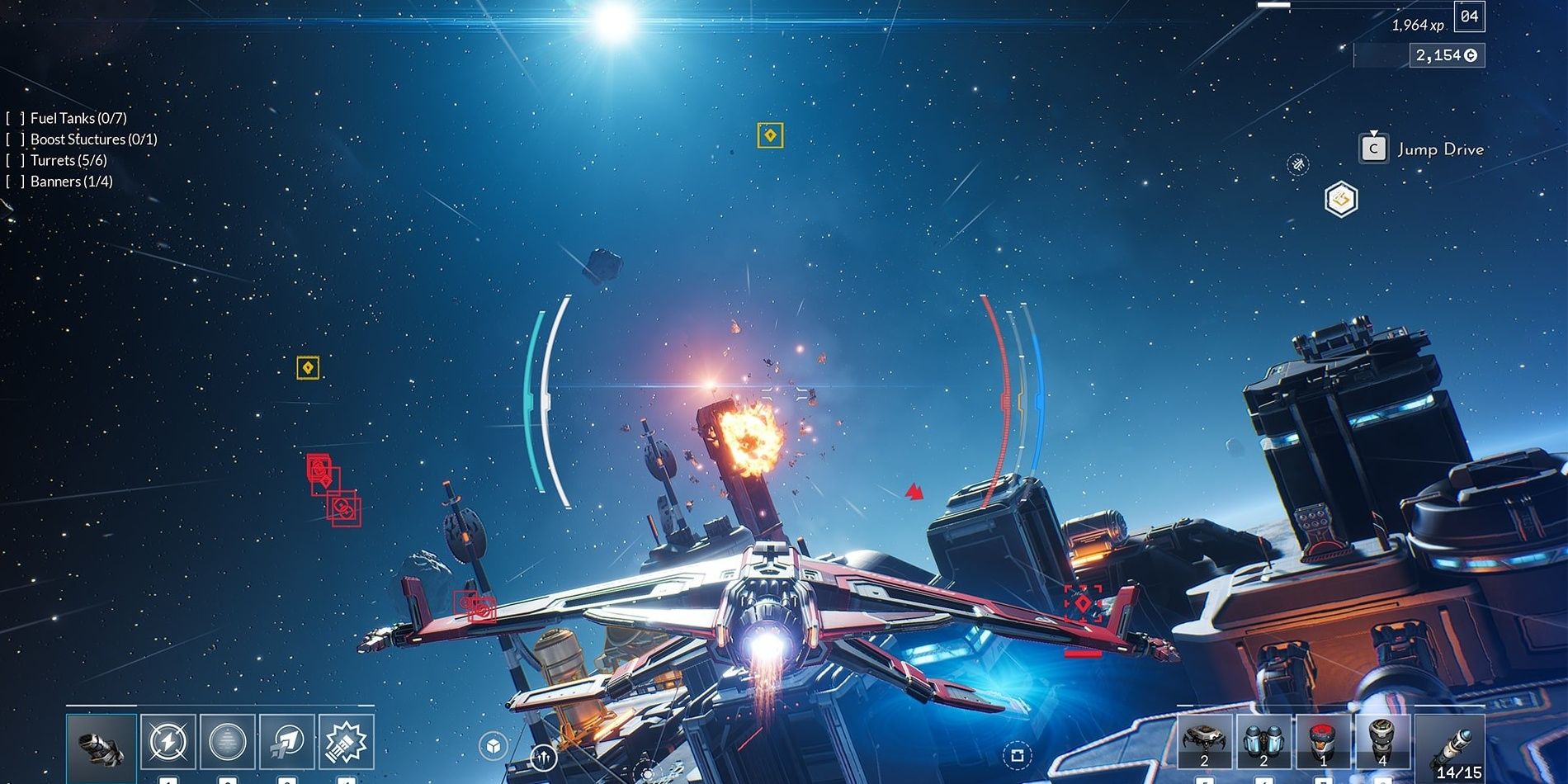Select the spider drone consumable slot
Viewport: 1568px width, 784px height.
[1204, 742]
